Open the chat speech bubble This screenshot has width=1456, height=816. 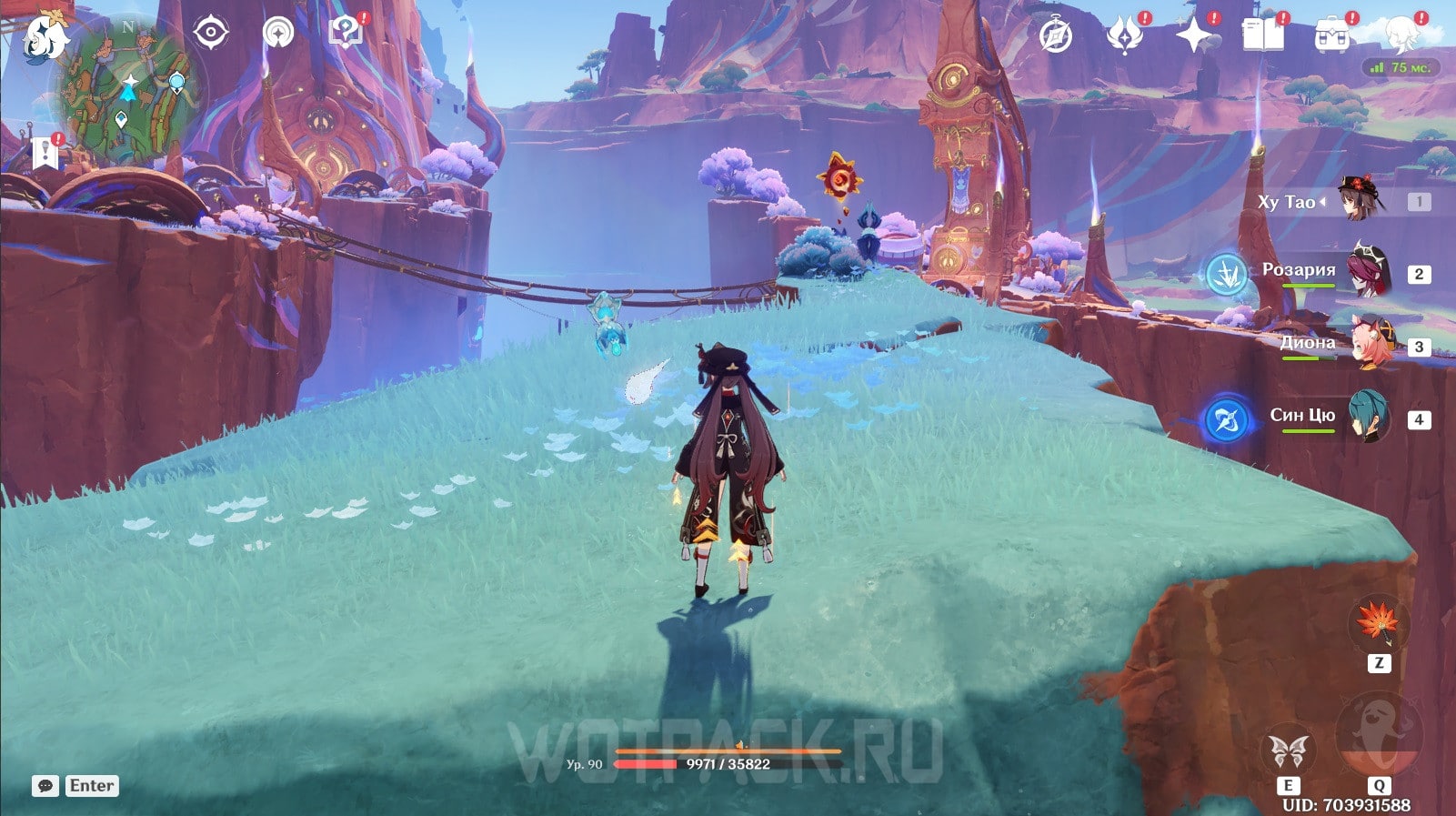click(x=45, y=786)
